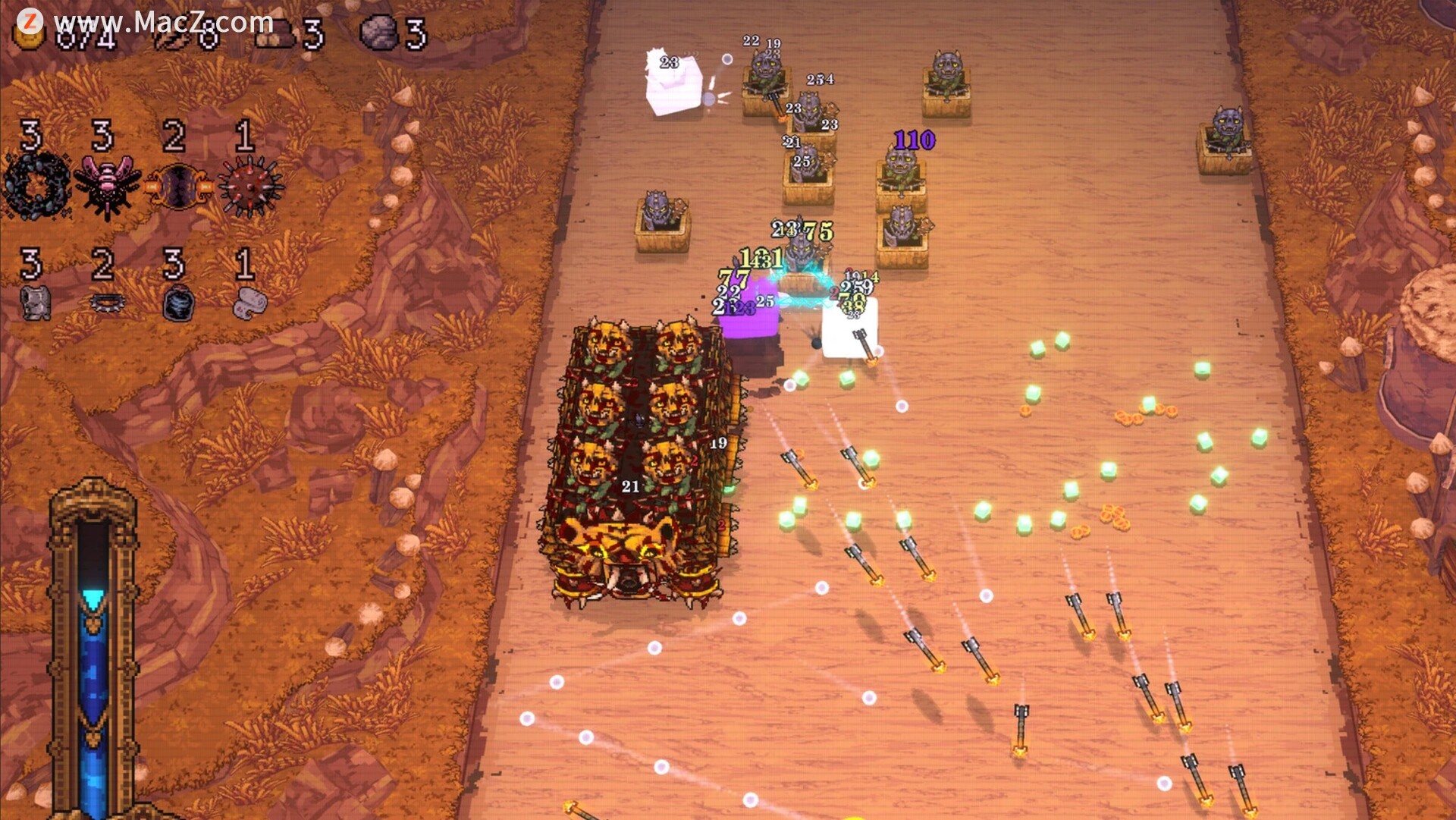Screen dimensions: 1456x820
Task: Select the grey stone resource icon
Action: [379, 33]
